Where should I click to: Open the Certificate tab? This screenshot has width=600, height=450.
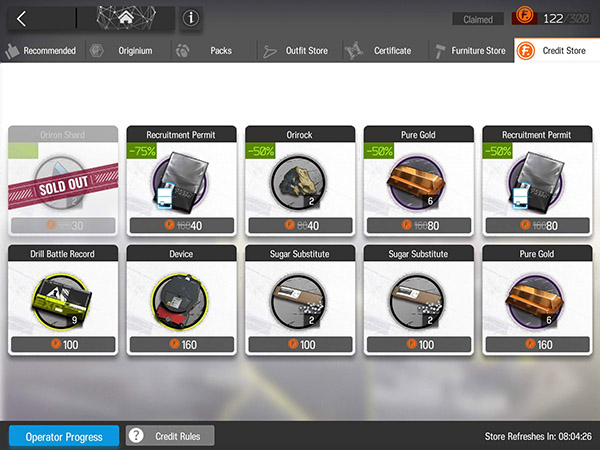(382, 50)
